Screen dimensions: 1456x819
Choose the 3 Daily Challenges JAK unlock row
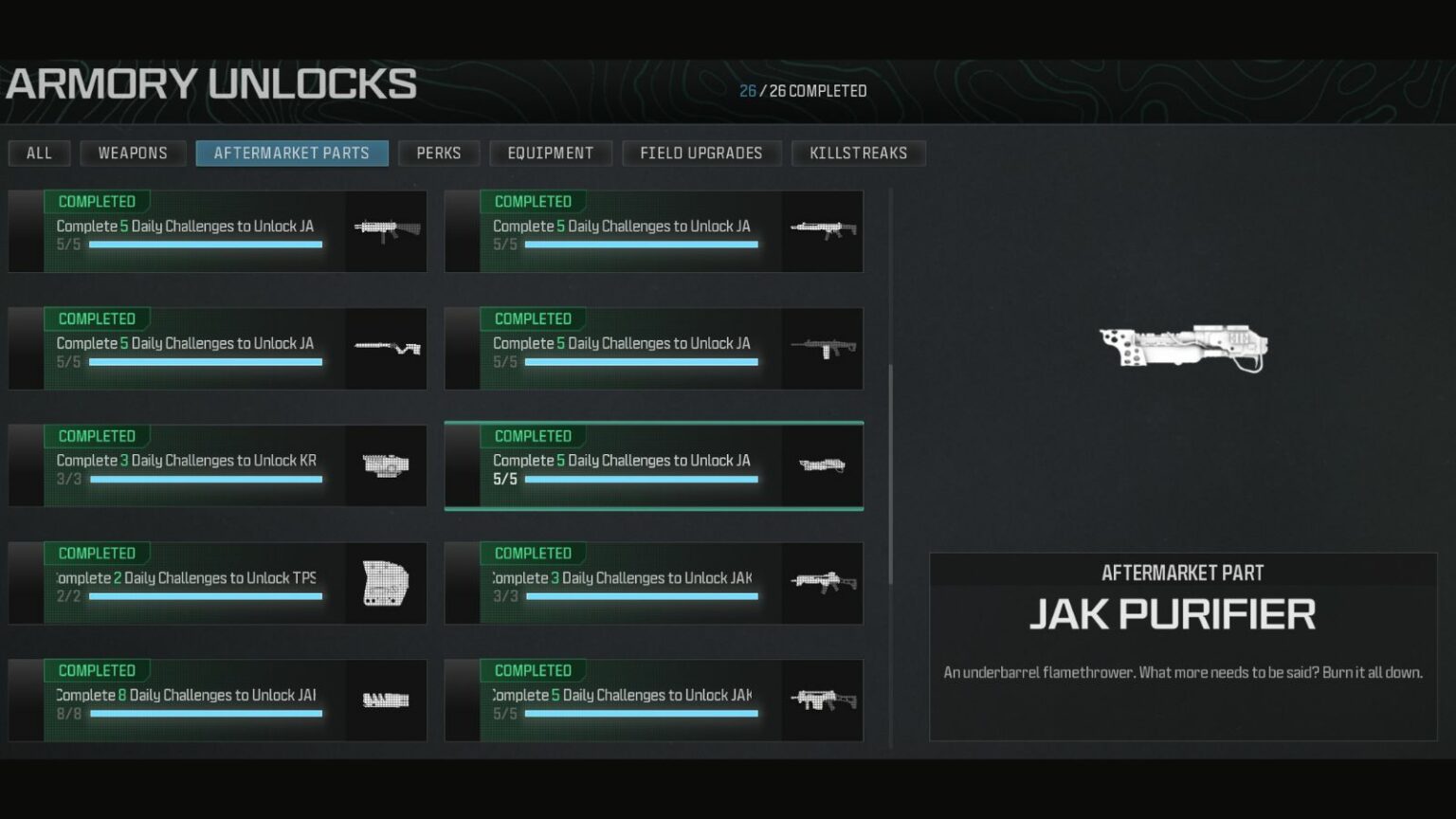653,583
